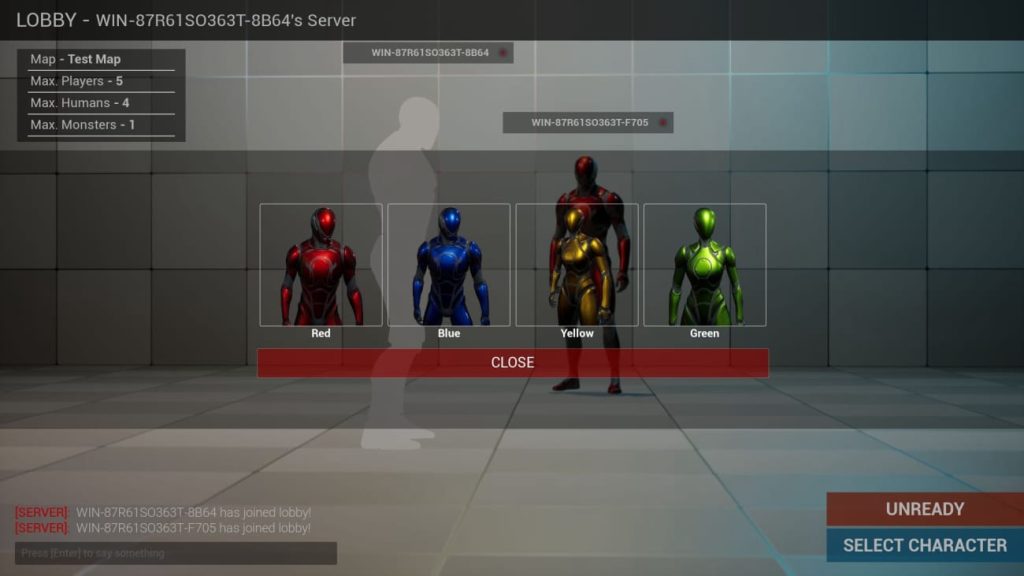1024x576 pixels.
Task: Select the Red character tile
Action: pos(321,265)
